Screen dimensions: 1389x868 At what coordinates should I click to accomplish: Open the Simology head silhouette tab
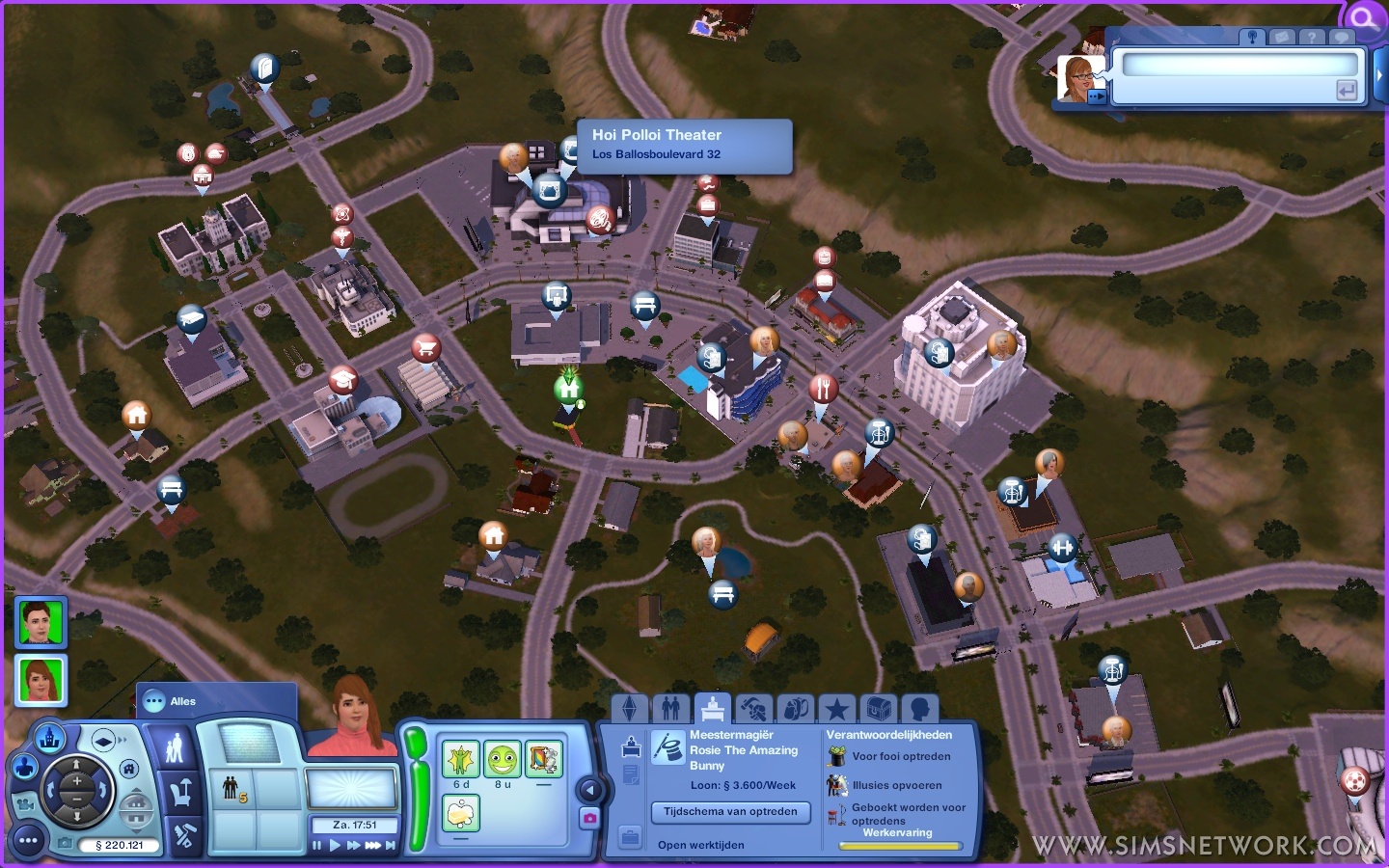coord(919,710)
